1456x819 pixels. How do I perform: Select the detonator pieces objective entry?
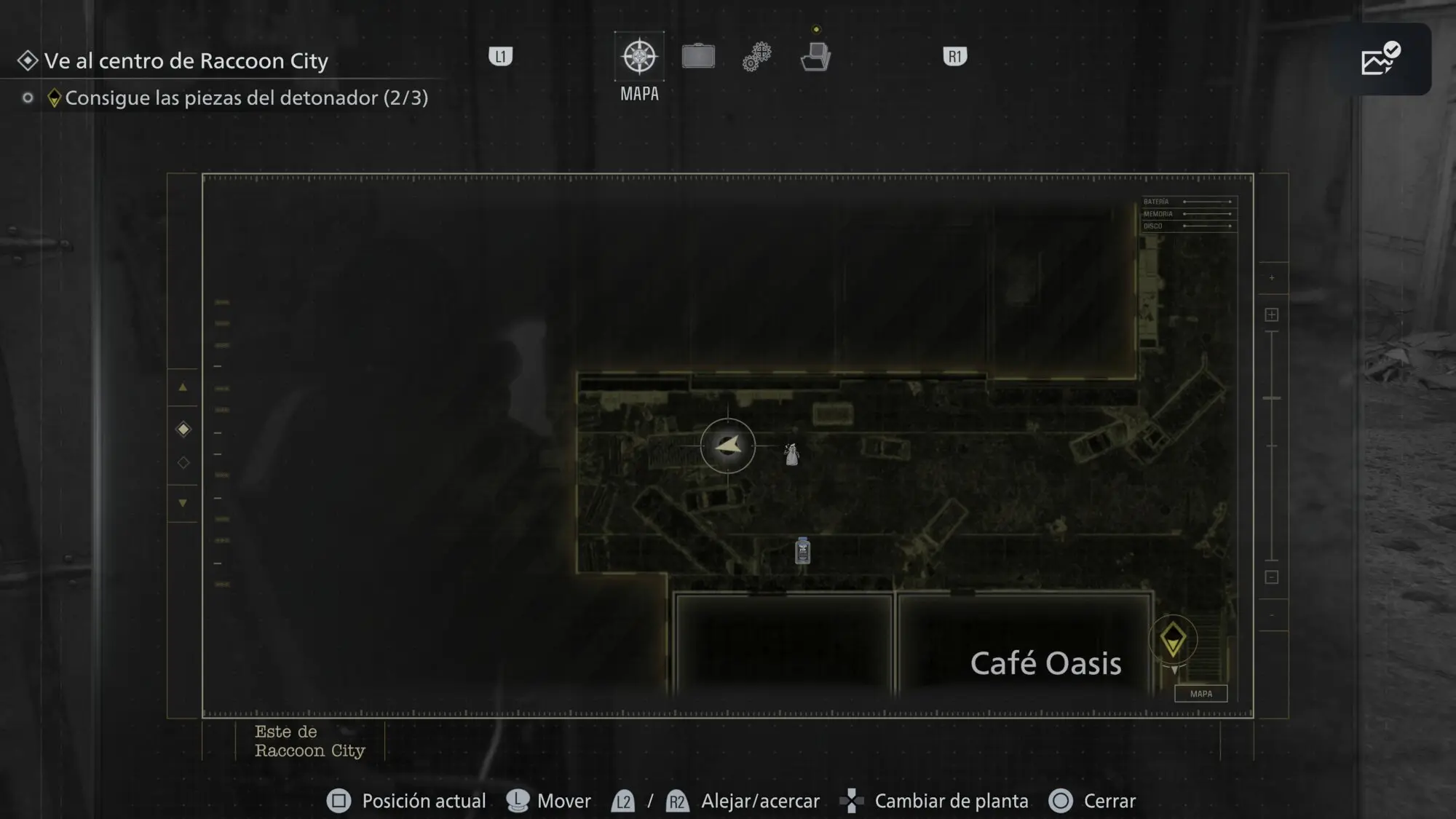click(246, 98)
